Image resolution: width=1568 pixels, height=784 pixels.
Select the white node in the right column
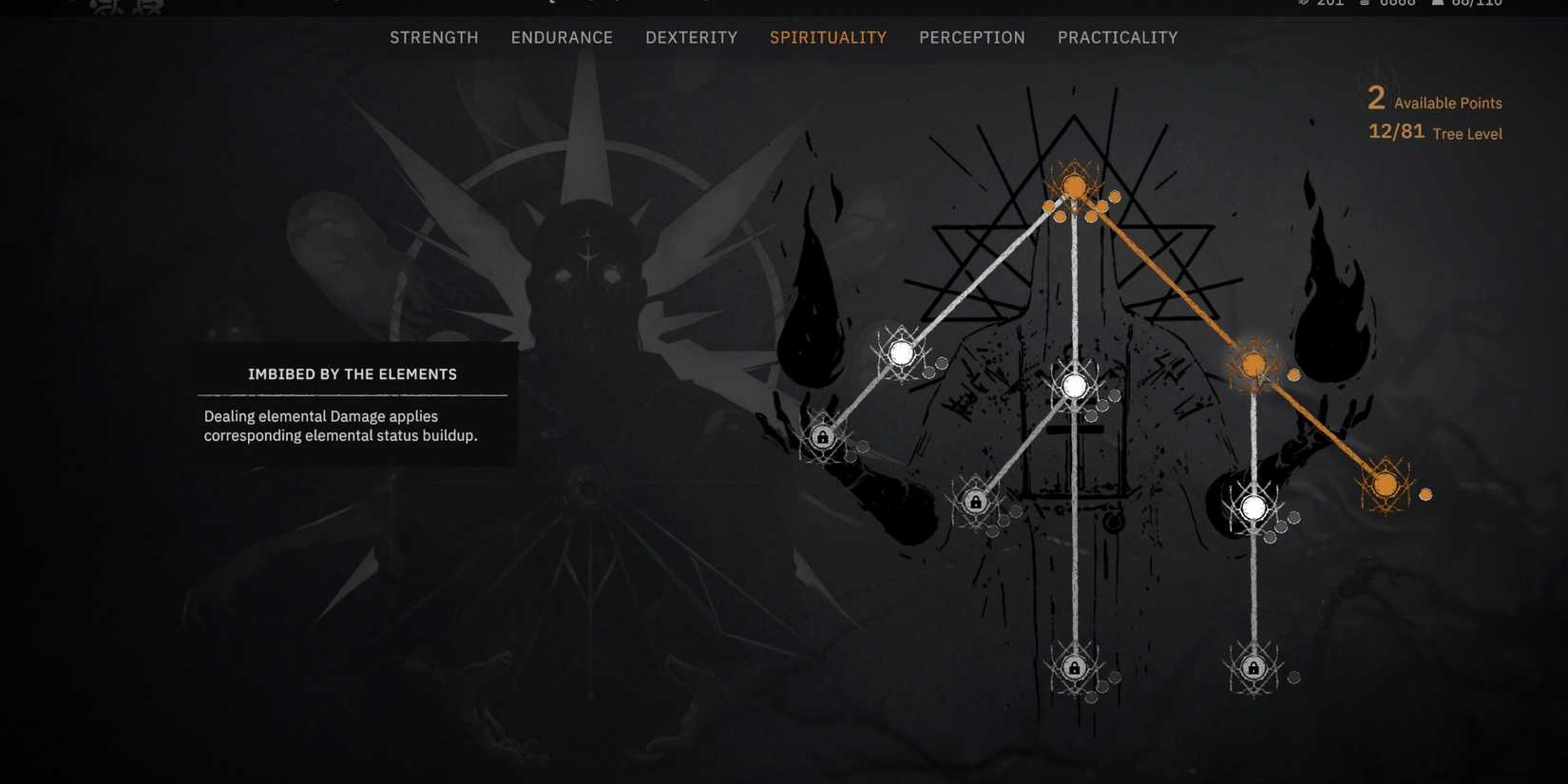(1253, 507)
